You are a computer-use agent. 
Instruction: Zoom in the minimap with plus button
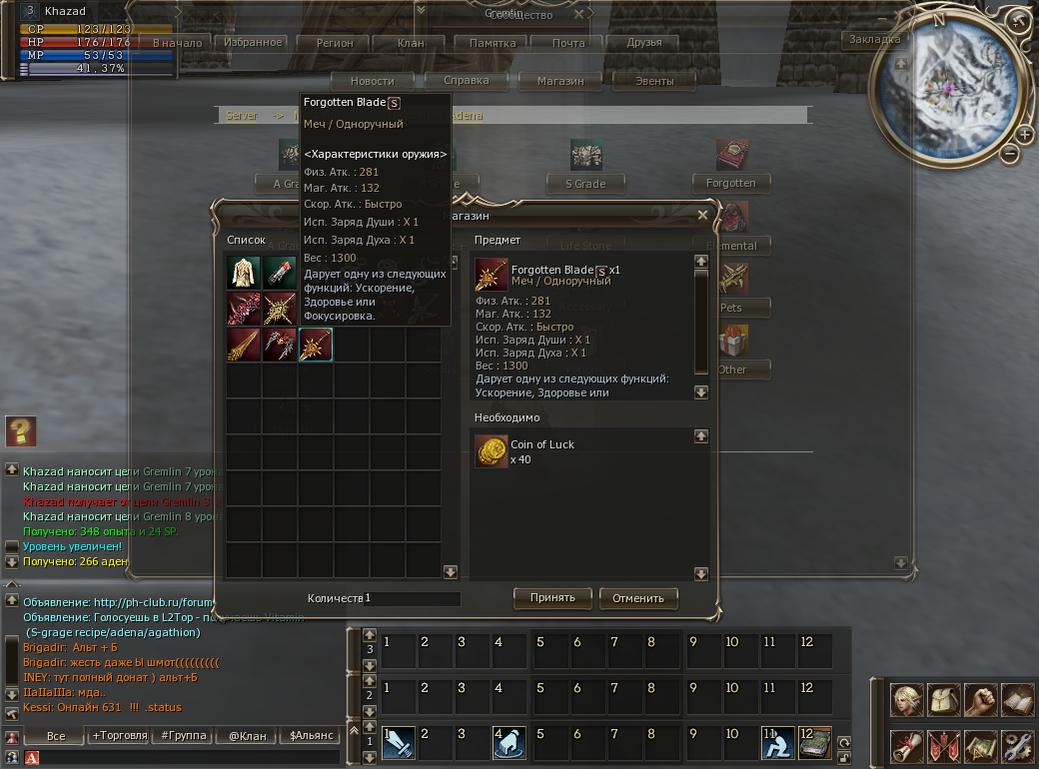click(1025, 135)
